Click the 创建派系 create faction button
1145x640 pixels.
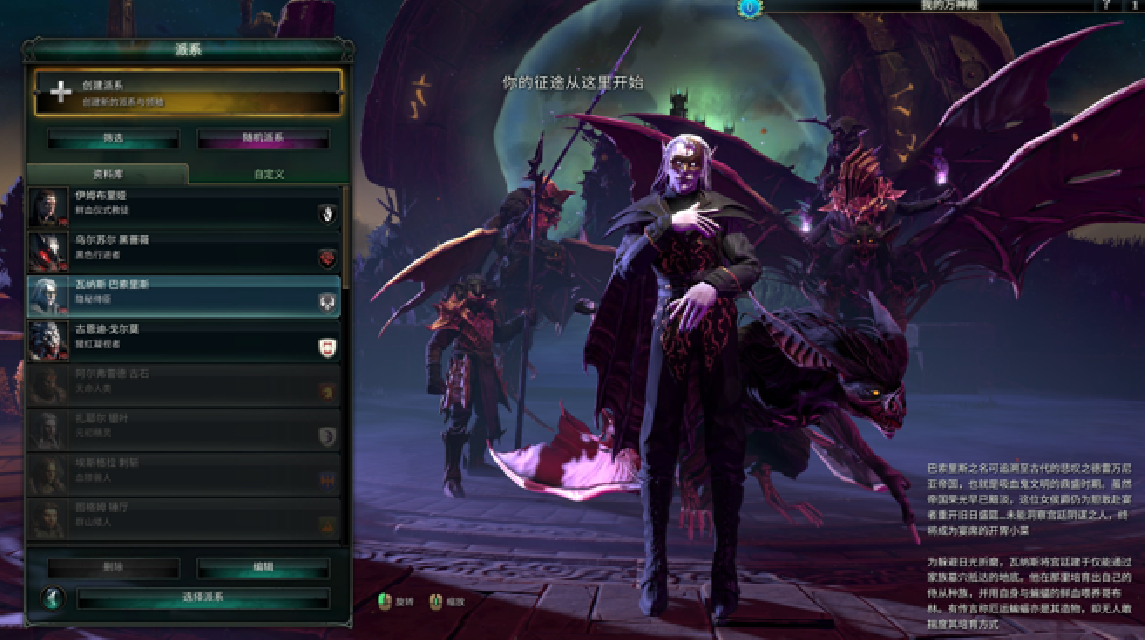(x=188, y=92)
